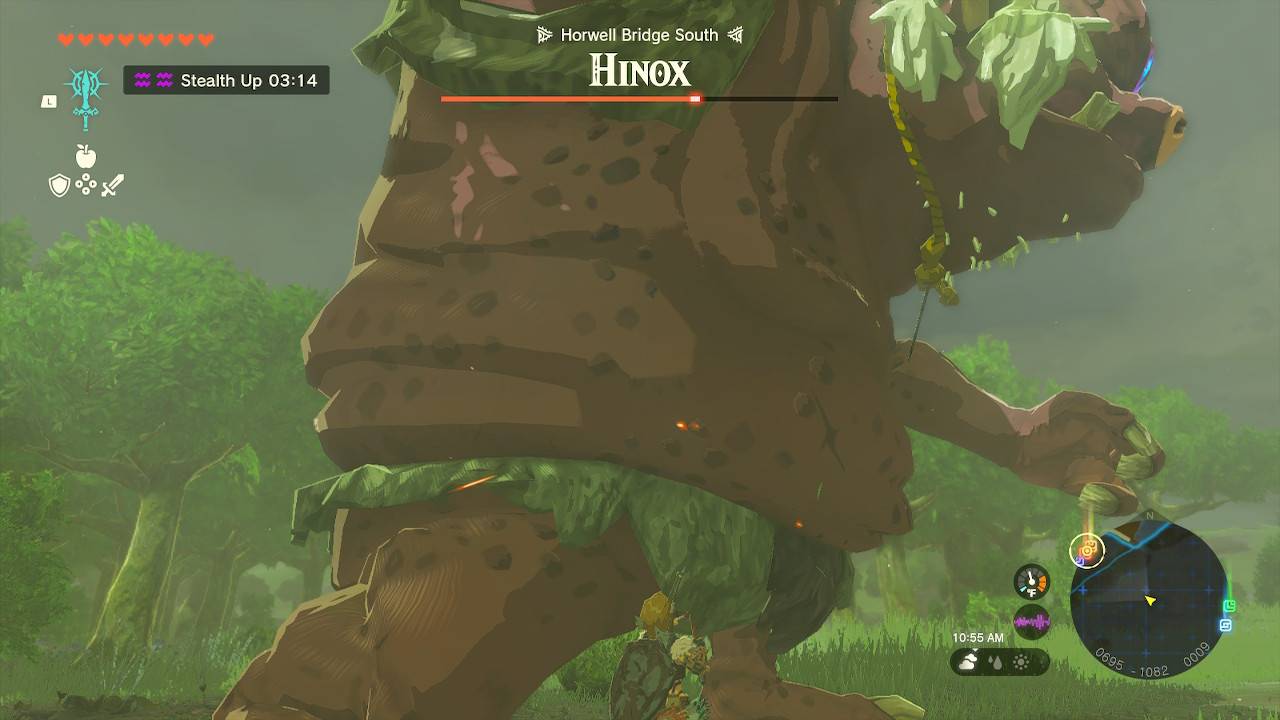The height and width of the screenshot is (720, 1280).
Task: Click the rain droplets forecast icon
Action: coord(994,660)
